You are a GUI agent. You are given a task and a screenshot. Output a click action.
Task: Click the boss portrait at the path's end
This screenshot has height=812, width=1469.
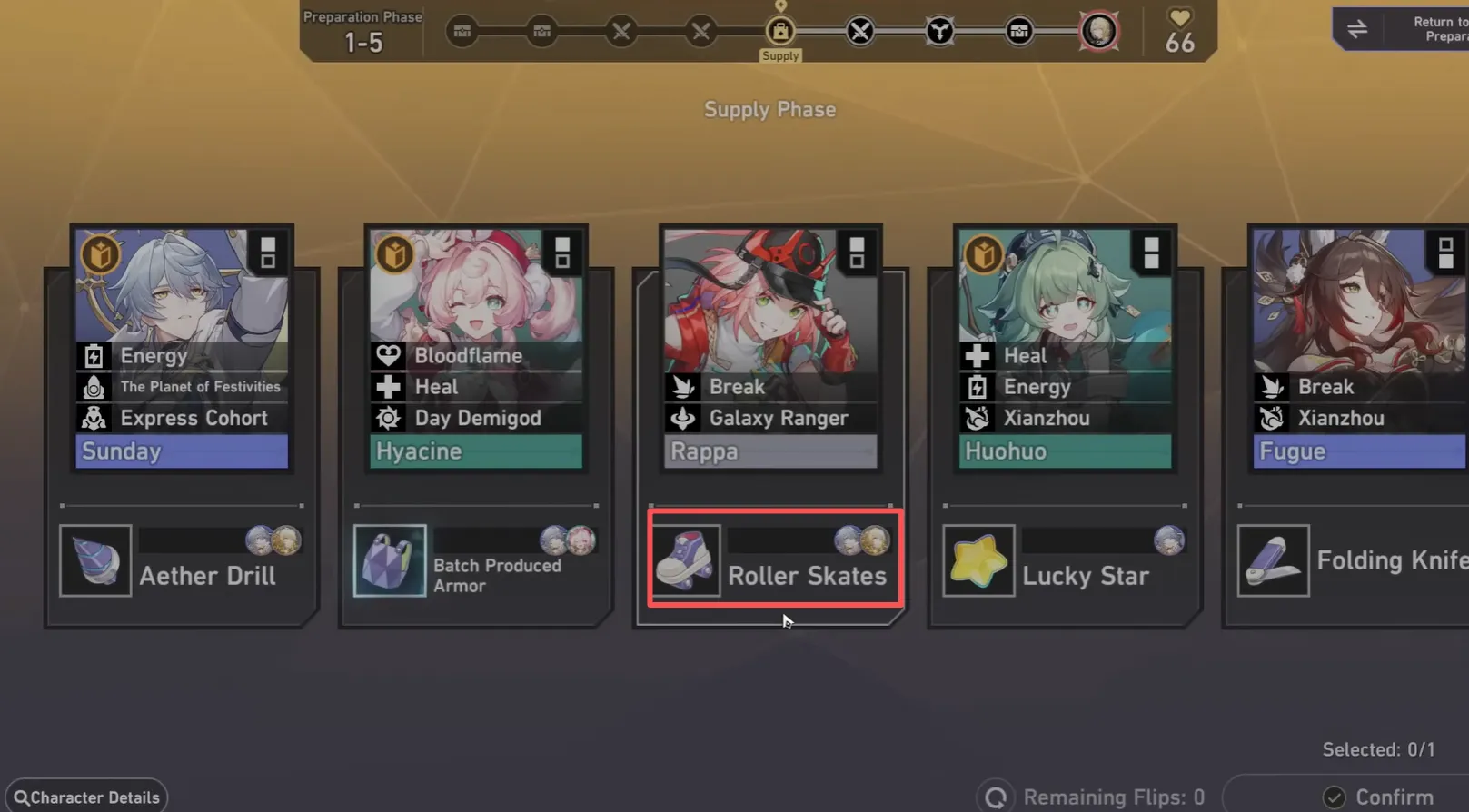[x=1098, y=31]
